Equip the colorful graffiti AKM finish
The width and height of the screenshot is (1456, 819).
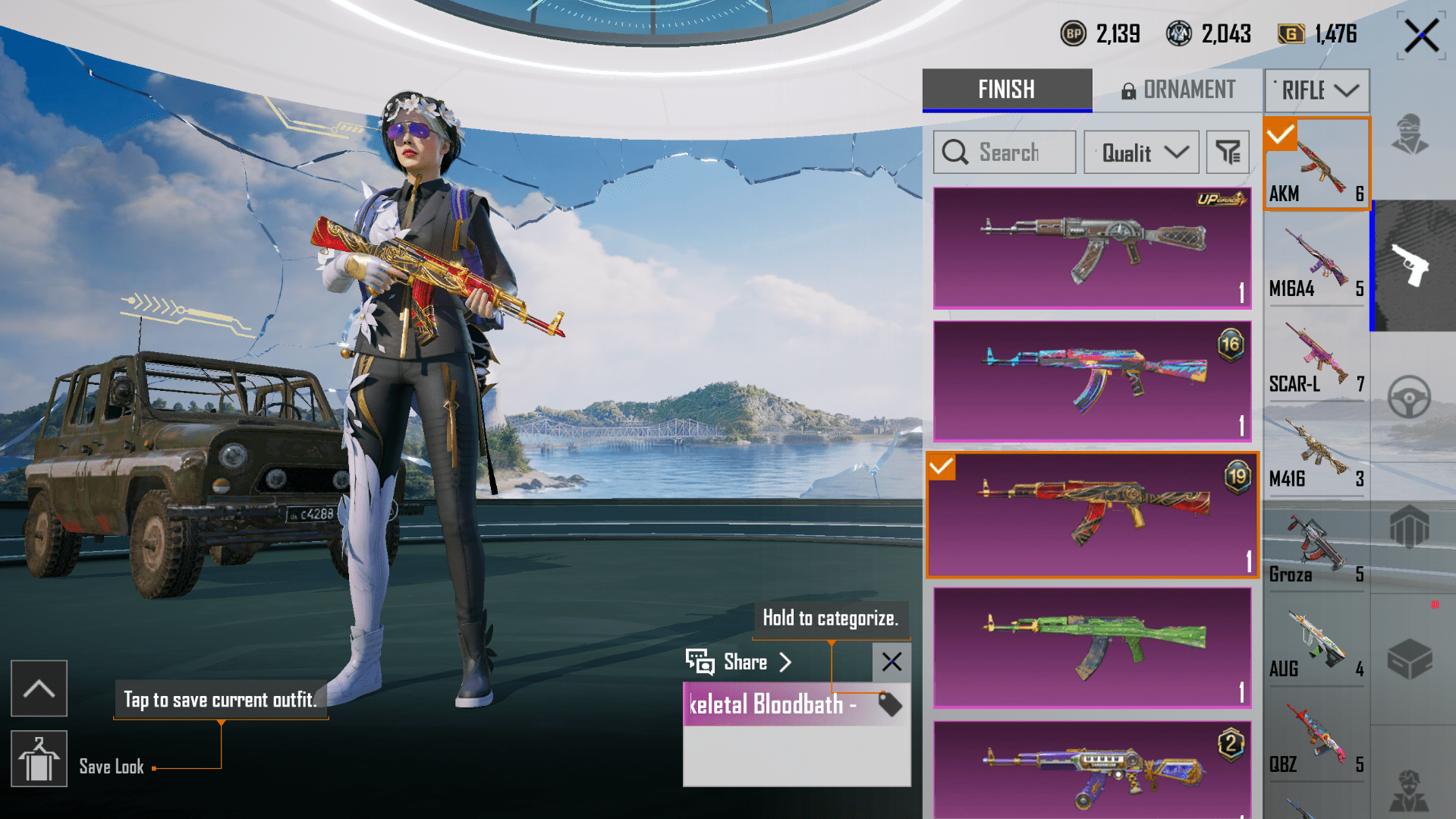pyautogui.click(x=1092, y=381)
